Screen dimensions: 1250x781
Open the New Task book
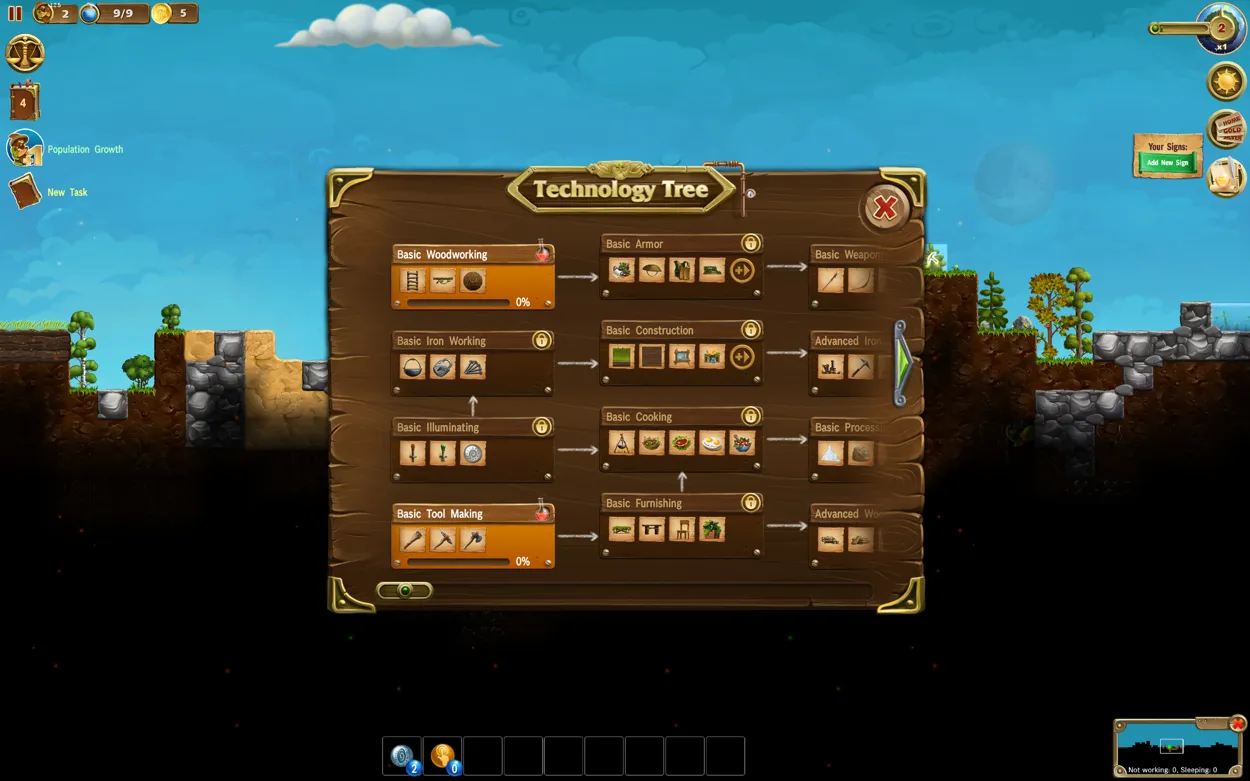click(25, 191)
